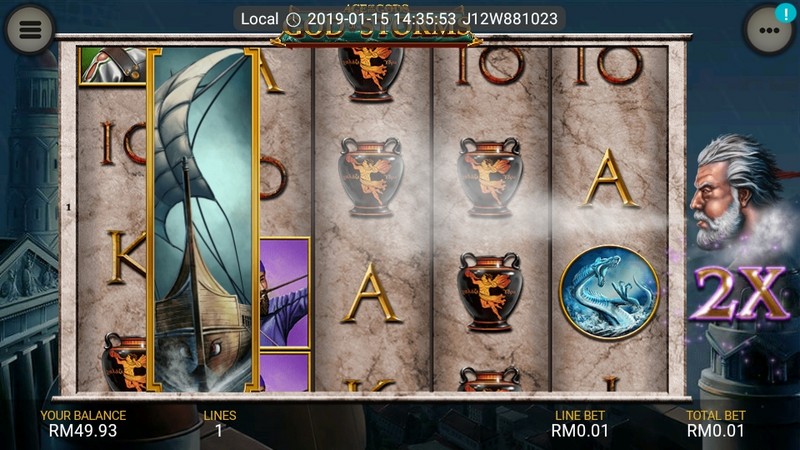Open the hamburger menu button
This screenshot has height=450, width=800.
30,29
